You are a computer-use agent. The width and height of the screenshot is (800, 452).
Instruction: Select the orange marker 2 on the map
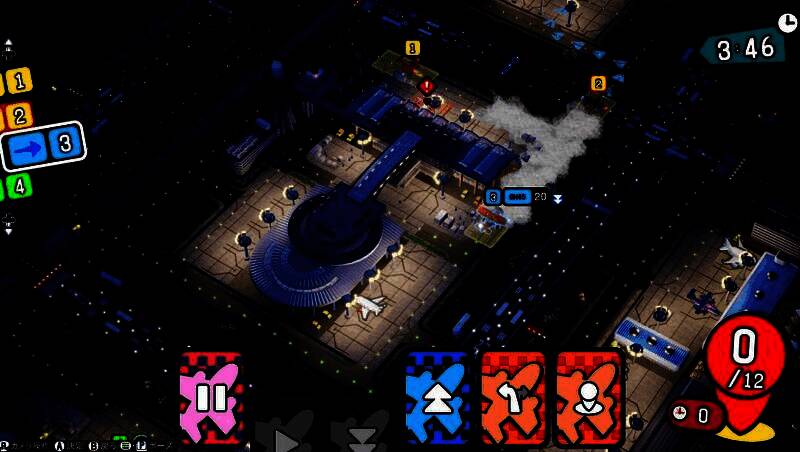pyautogui.click(x=598, y=82)
